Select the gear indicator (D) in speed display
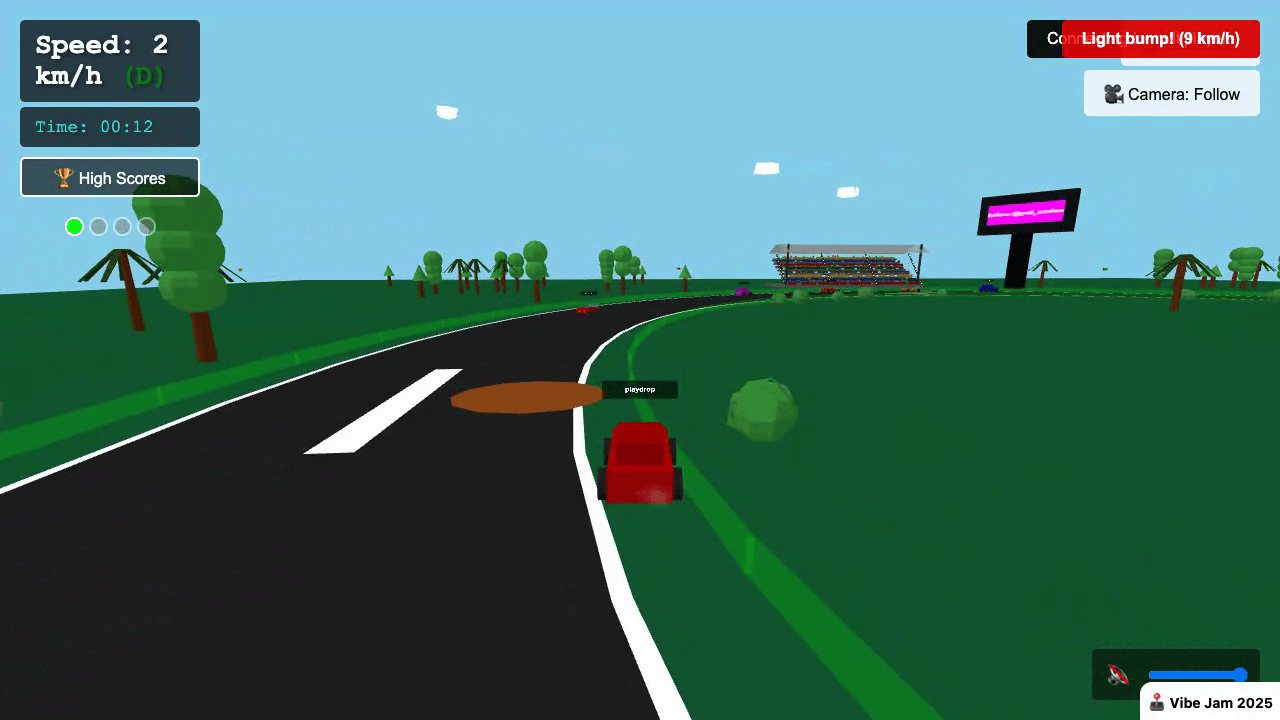This screenshot has width=1280, height=720. pos(144,74)
